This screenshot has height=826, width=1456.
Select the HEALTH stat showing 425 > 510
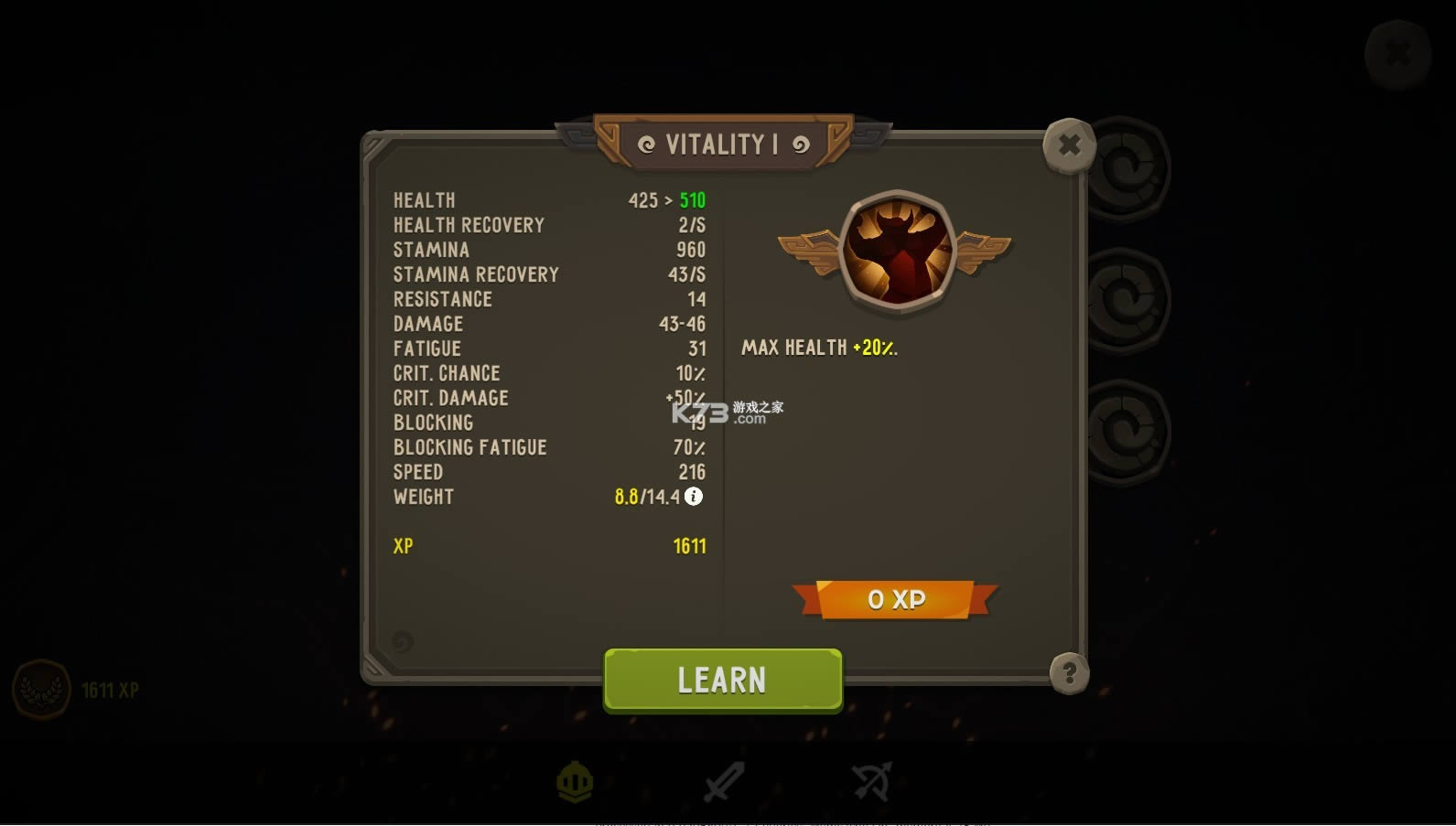(x=549, y=200)
